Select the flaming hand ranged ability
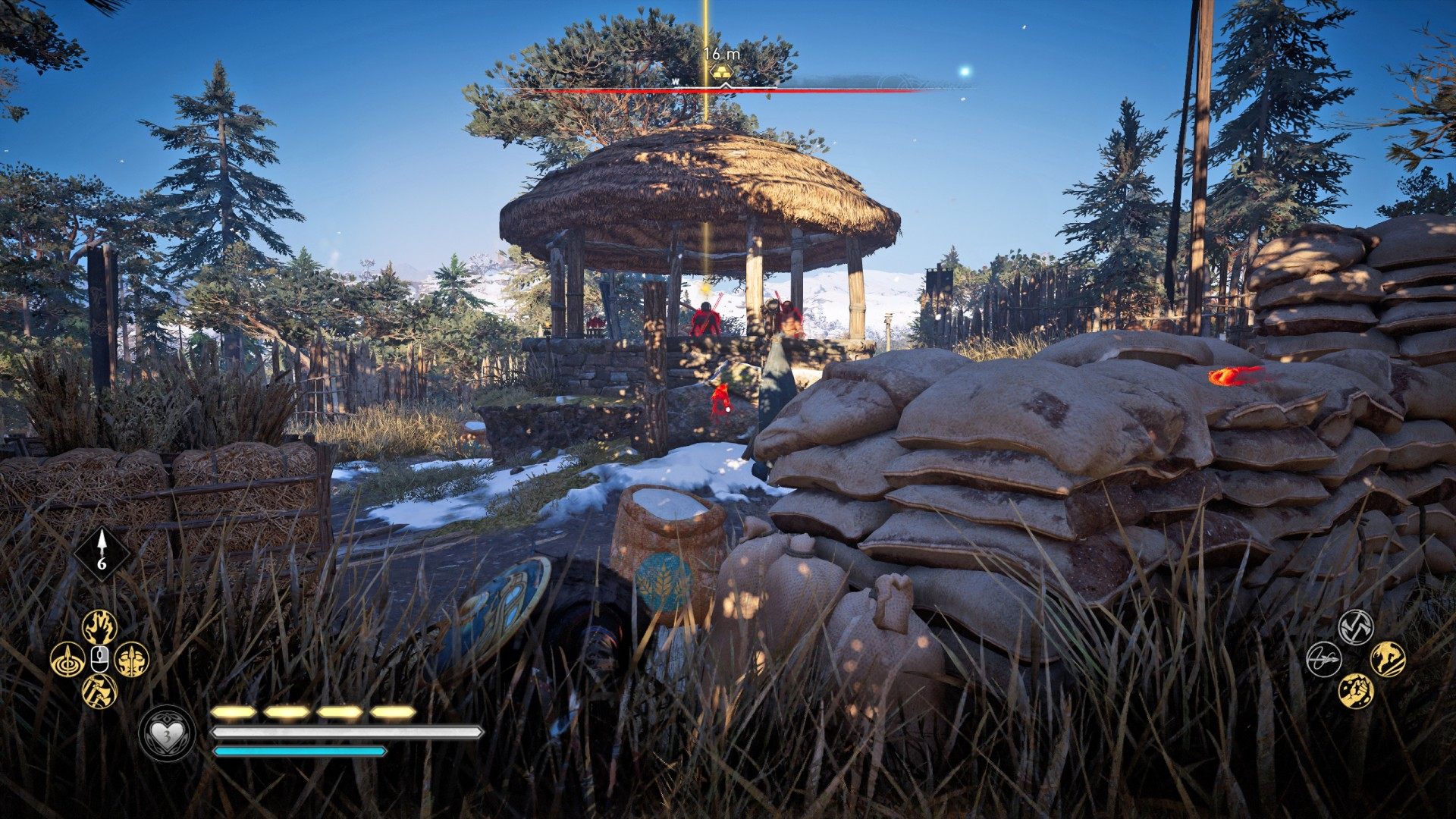 click(x=99, y=626)
